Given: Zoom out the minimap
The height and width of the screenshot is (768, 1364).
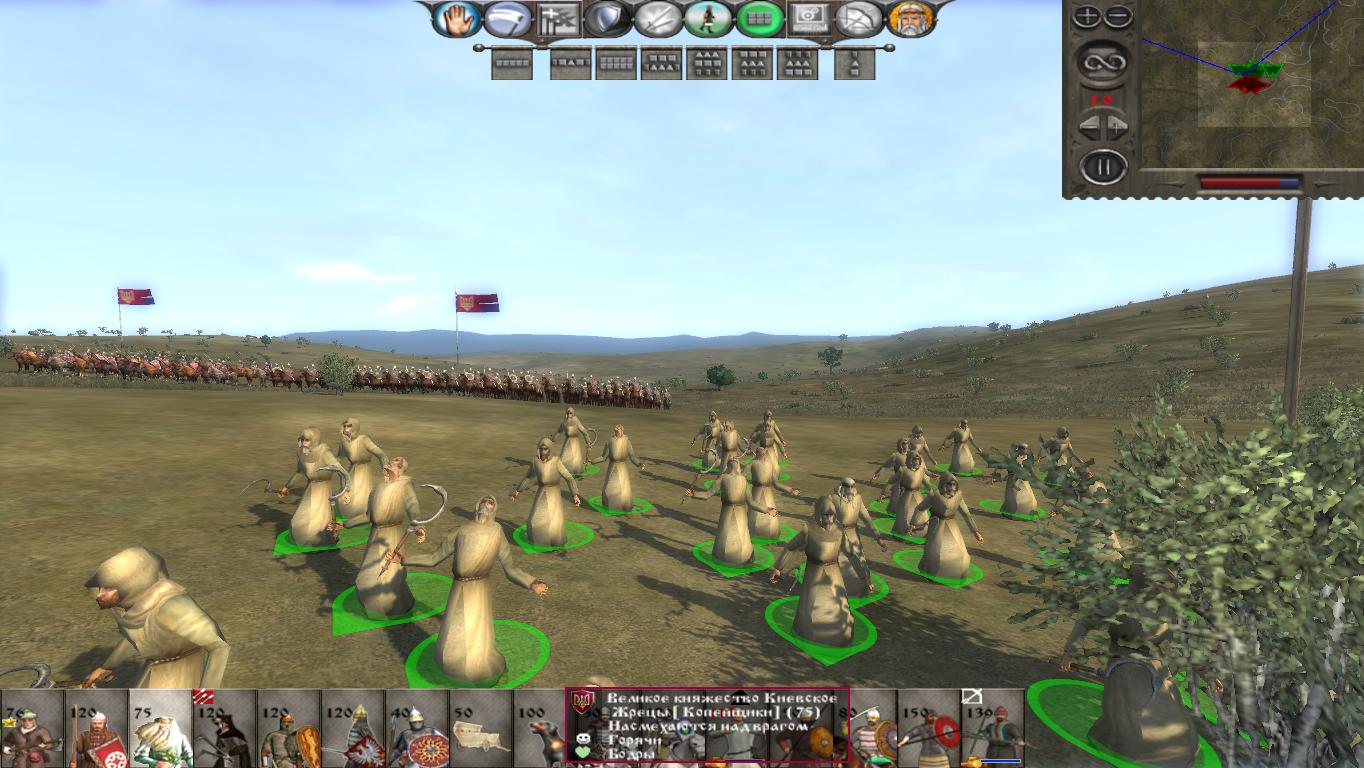Looking at the screenshot, I should [x=1118, y=14].
